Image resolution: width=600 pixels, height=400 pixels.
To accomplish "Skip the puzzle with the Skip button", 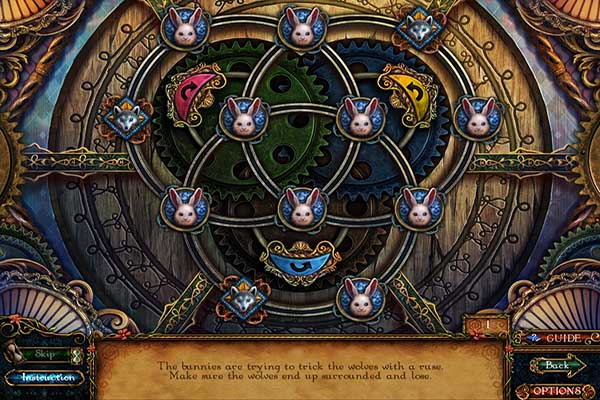I will [40, 355].
